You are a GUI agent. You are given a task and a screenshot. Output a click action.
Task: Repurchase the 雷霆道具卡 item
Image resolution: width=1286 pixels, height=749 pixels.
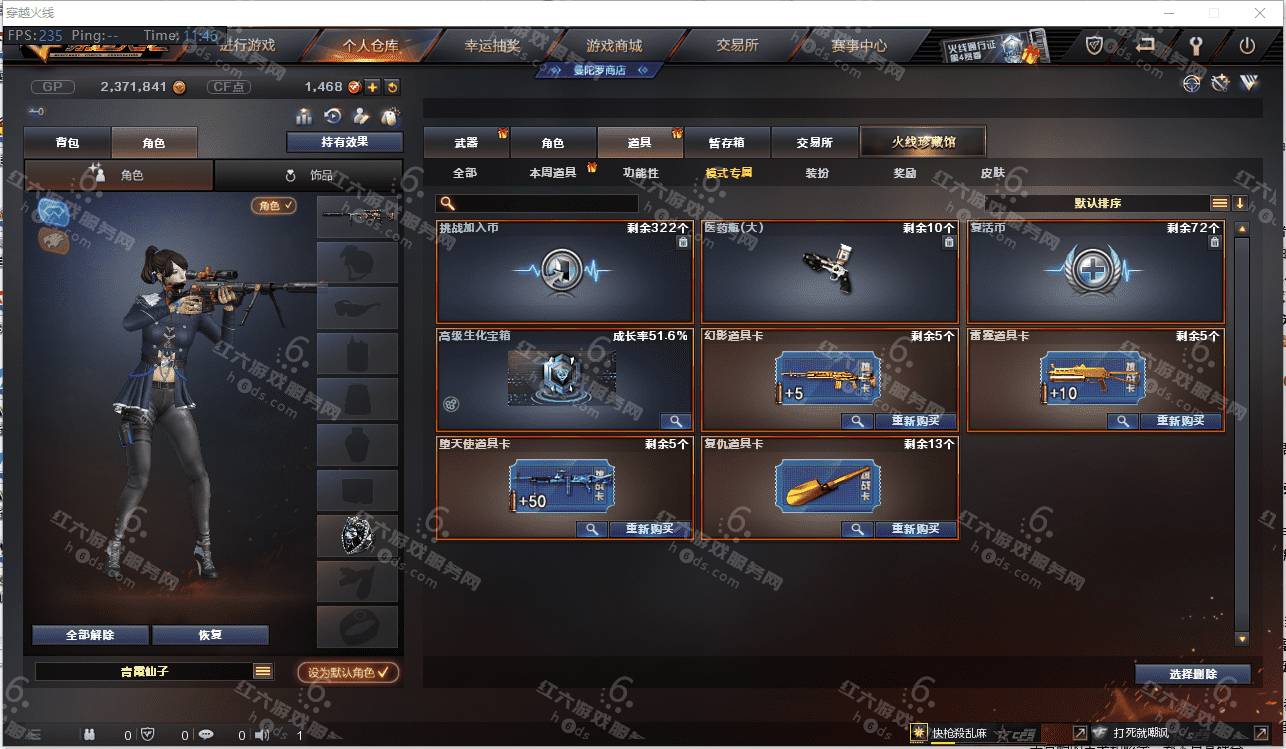(x=1181, y=422)
